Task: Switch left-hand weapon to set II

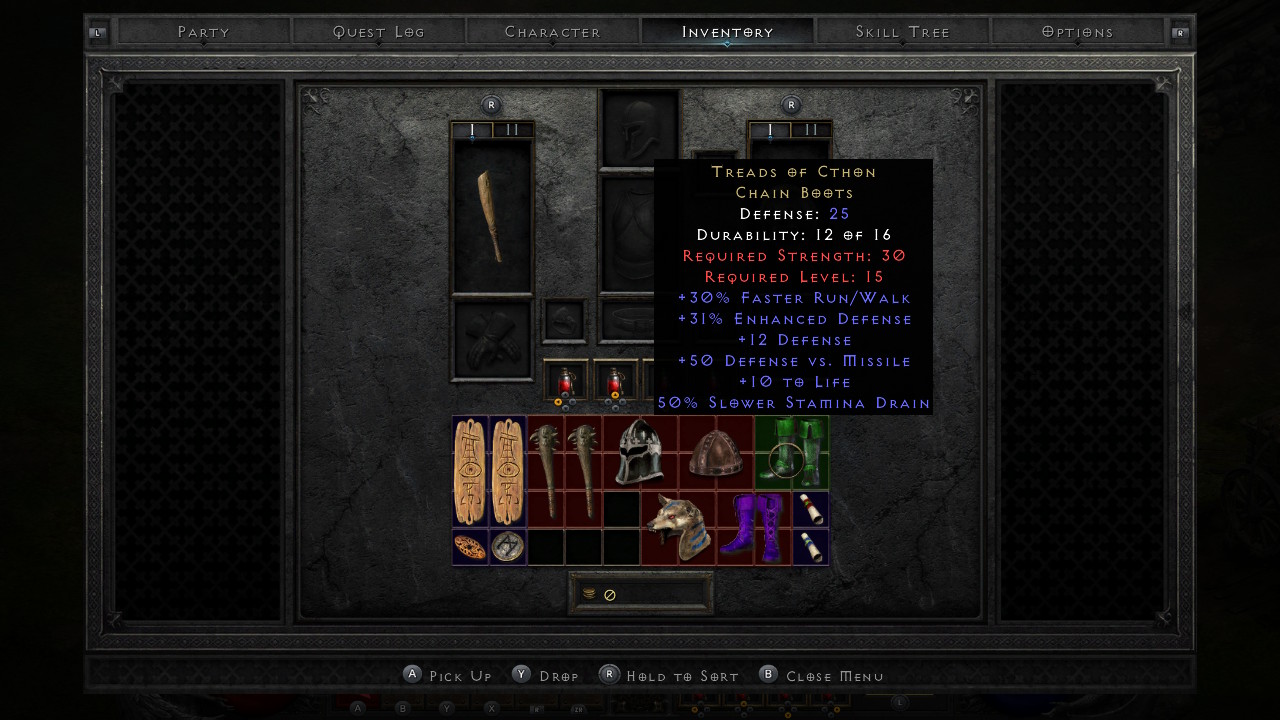Action: 513,130
